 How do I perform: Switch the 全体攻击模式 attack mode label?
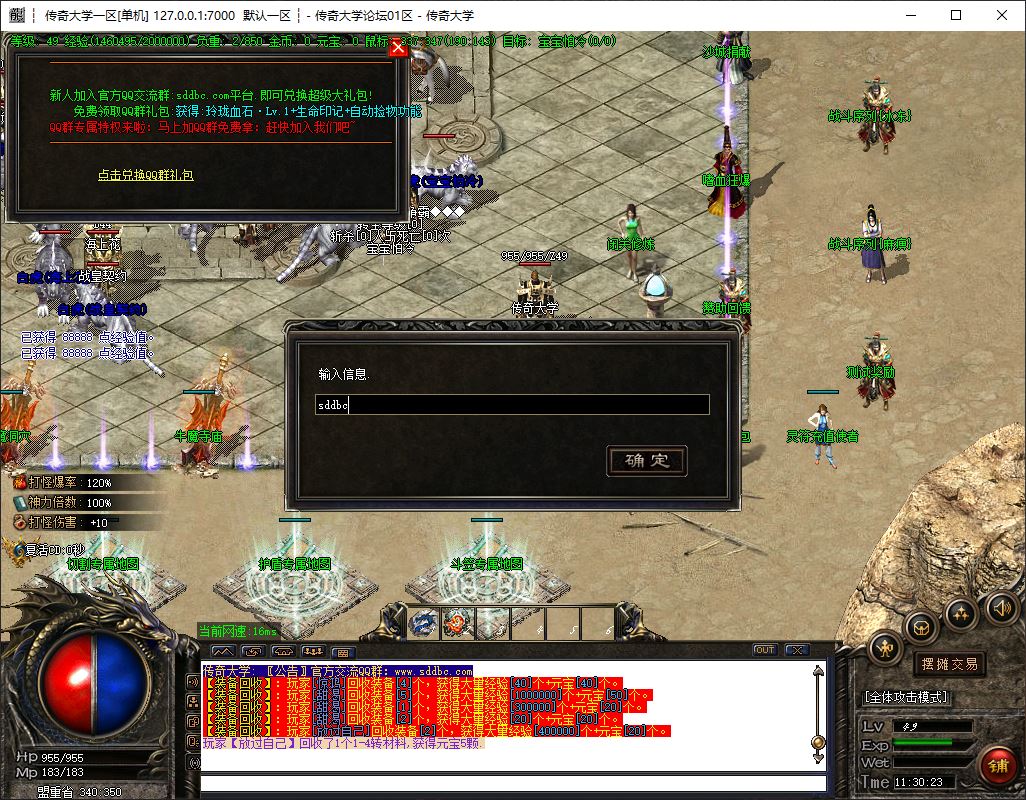click(906, 697)
